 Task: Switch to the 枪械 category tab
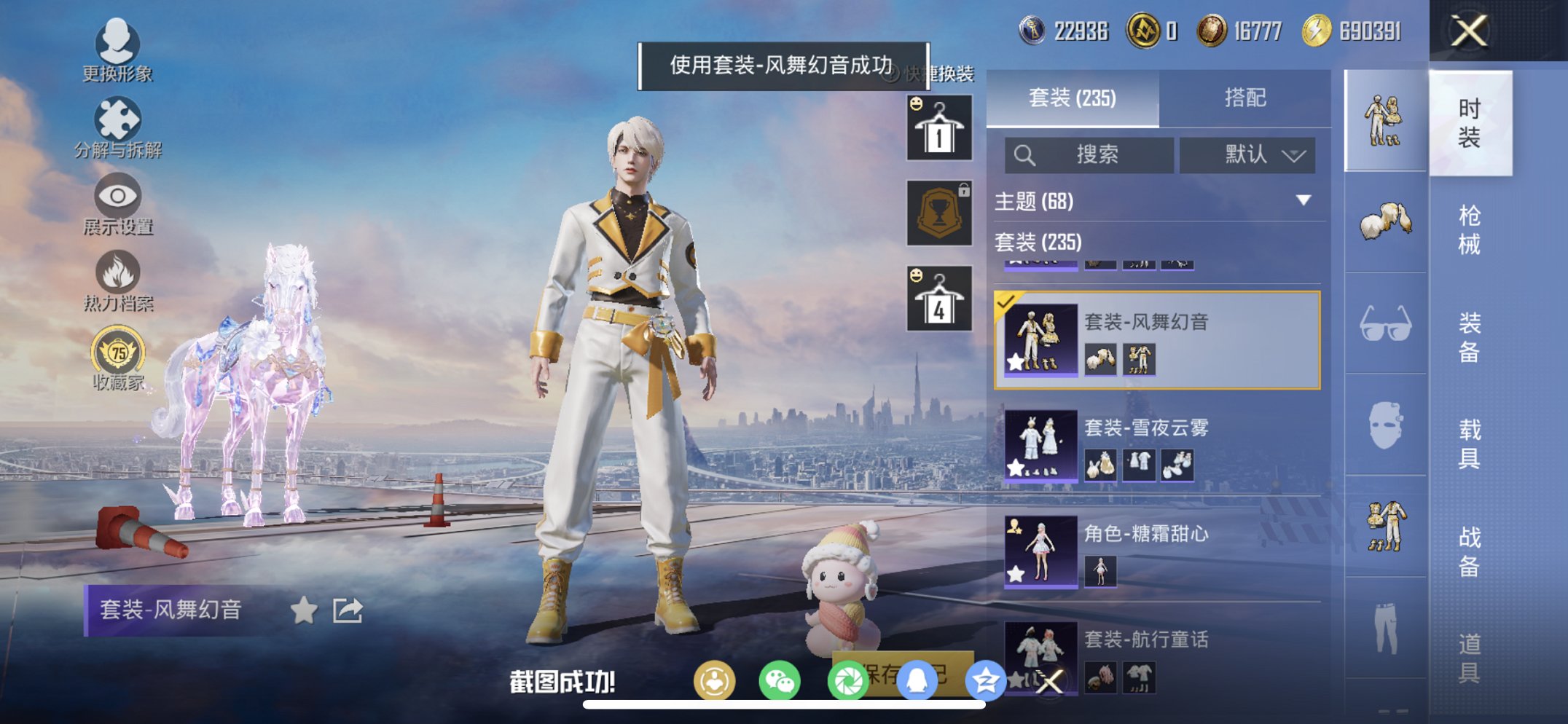pyautogui.click(x=1469, y=226)
